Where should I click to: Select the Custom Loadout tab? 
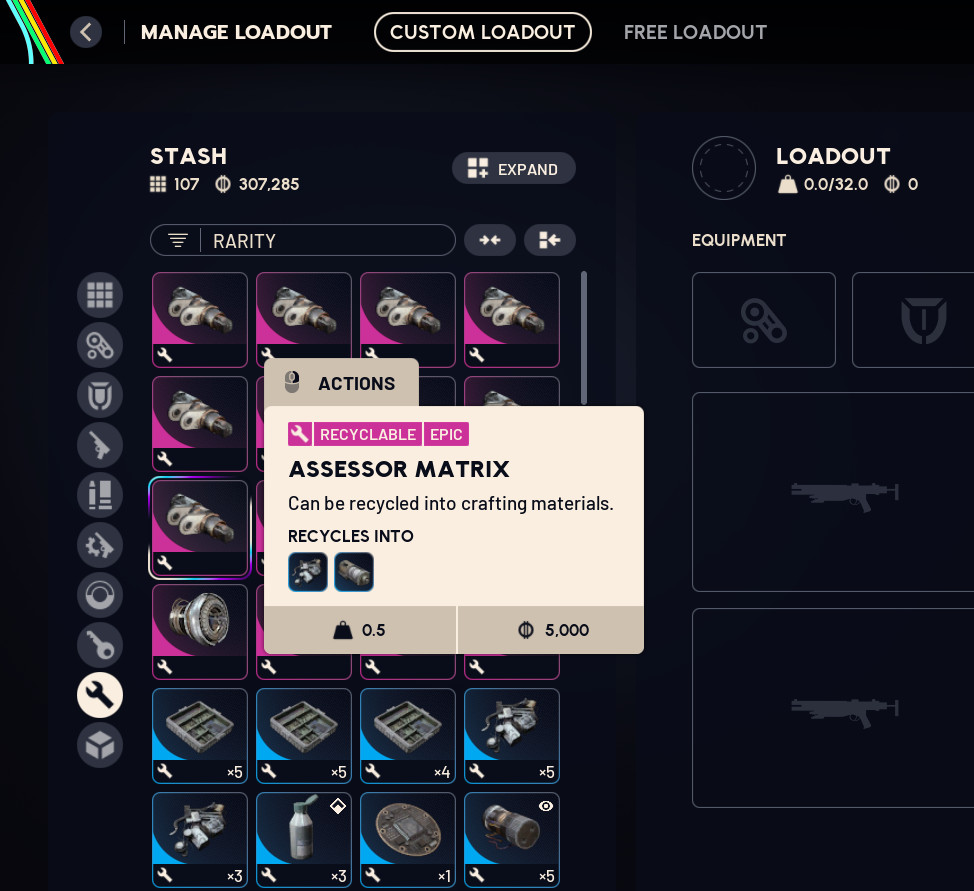point(482,32)
